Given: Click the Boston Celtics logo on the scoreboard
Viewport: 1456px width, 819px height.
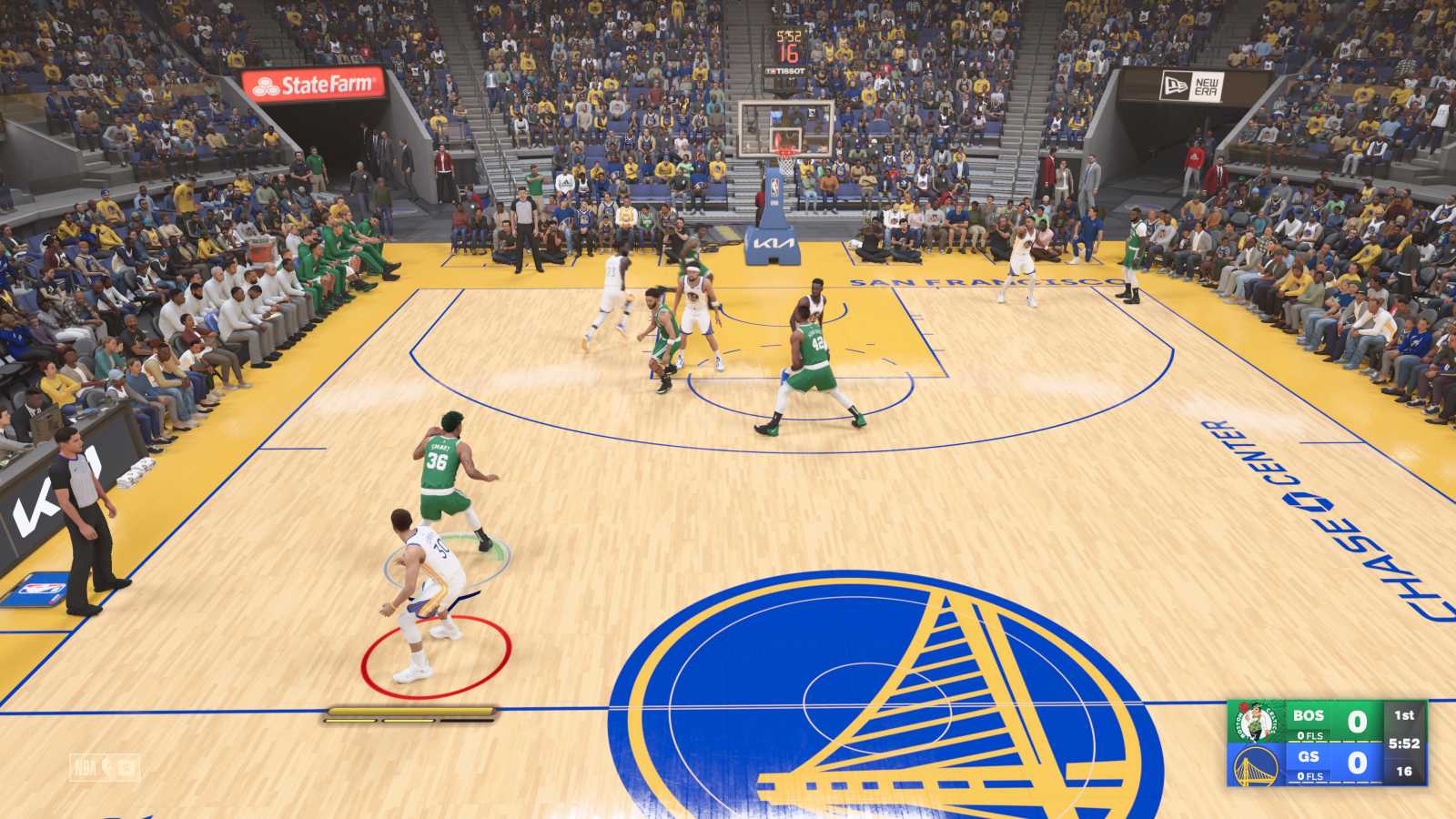Looking at the screenshot, I should (x=1256, y=722).
